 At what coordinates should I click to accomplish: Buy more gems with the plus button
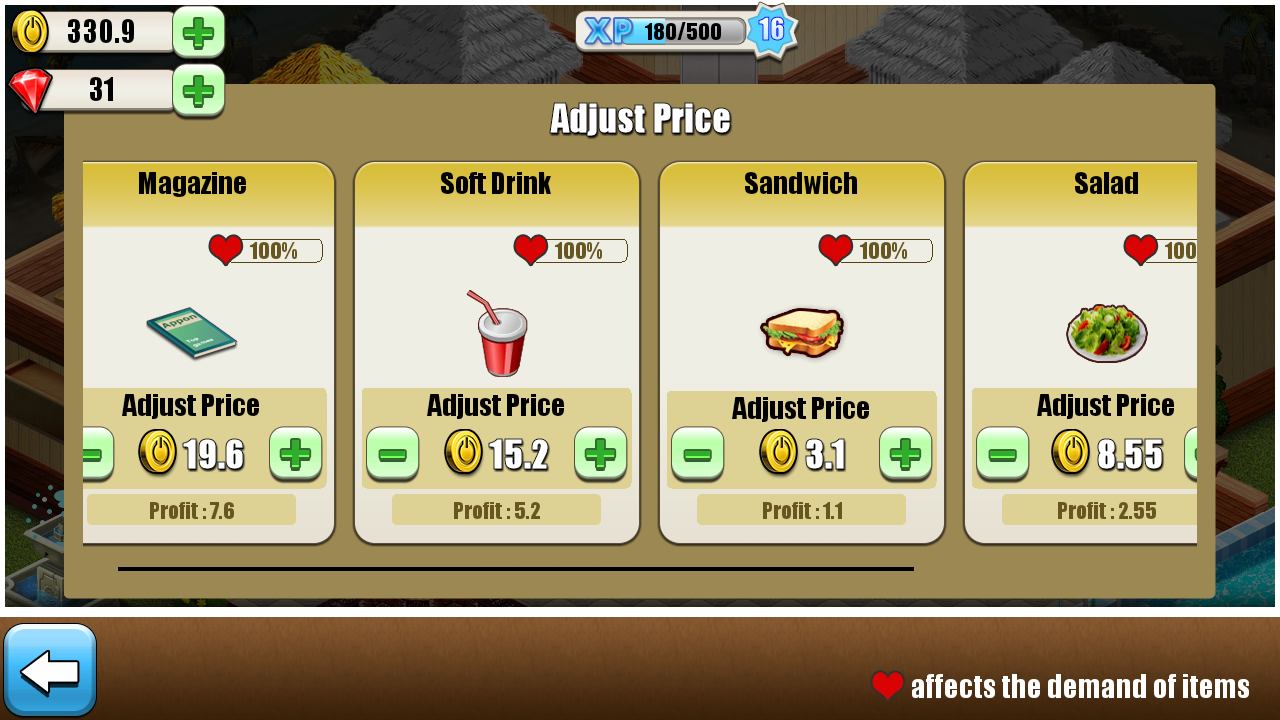198,91
